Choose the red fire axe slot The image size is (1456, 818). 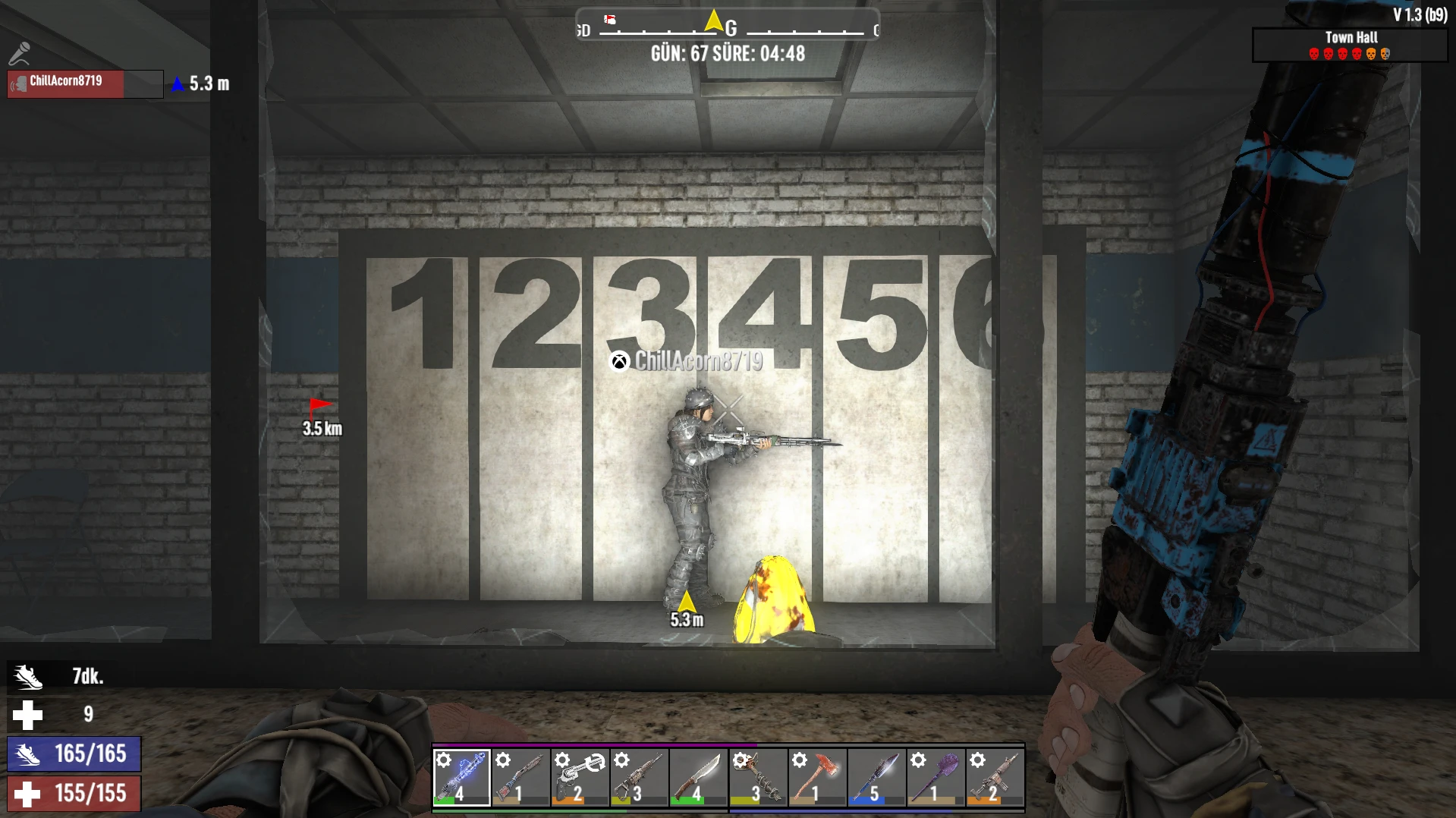[816, 777]
